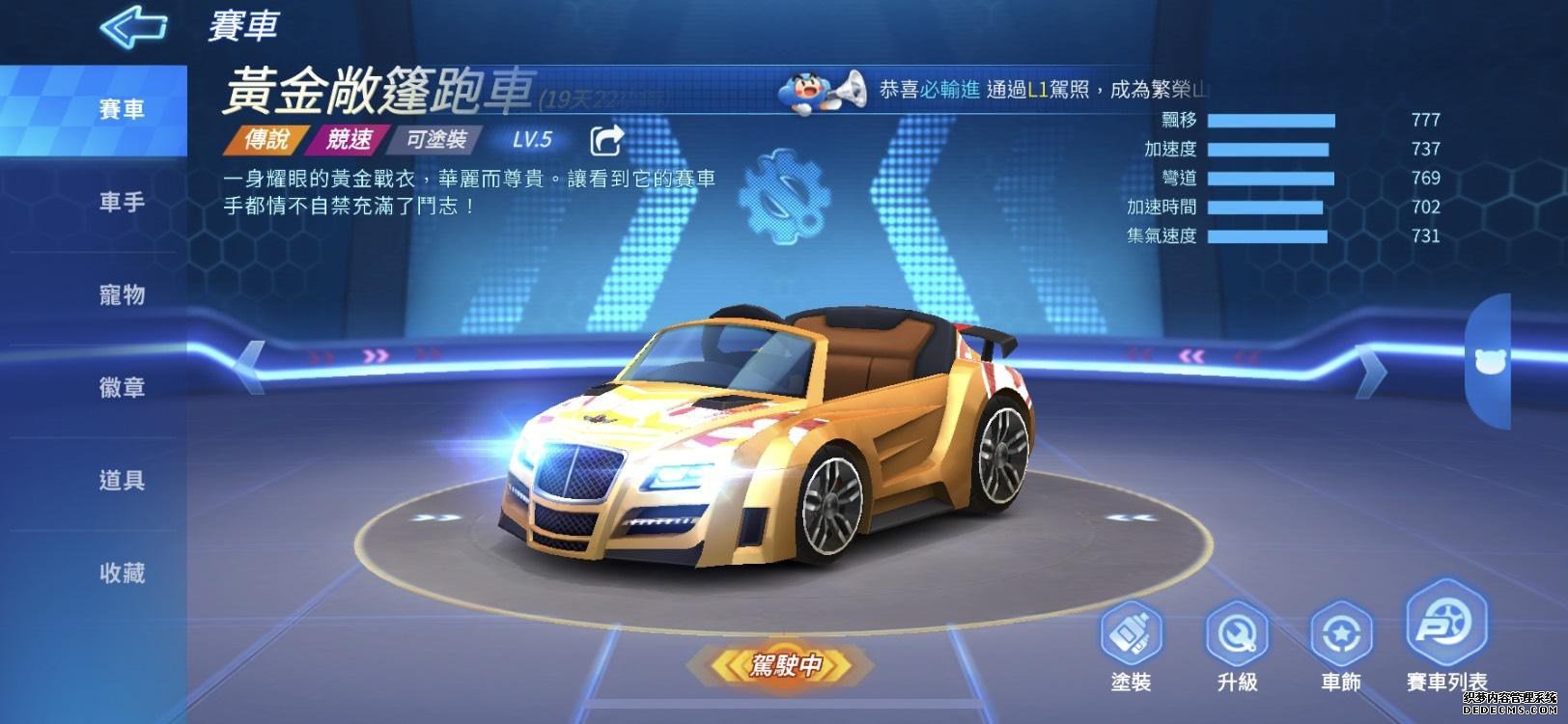This screenshot has width=1568, height=724.
Task: Select the 徽章 badges tab
Action: [x=120, y=387]
